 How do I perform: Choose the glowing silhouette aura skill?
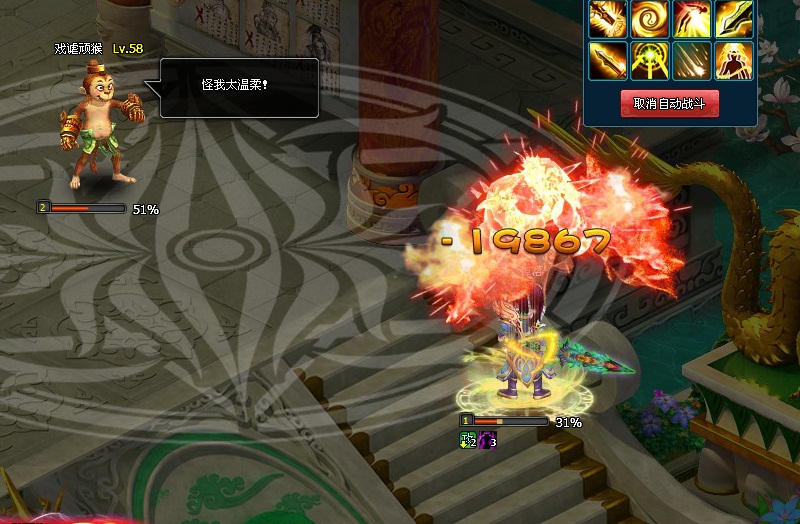(x=734, y=60)
